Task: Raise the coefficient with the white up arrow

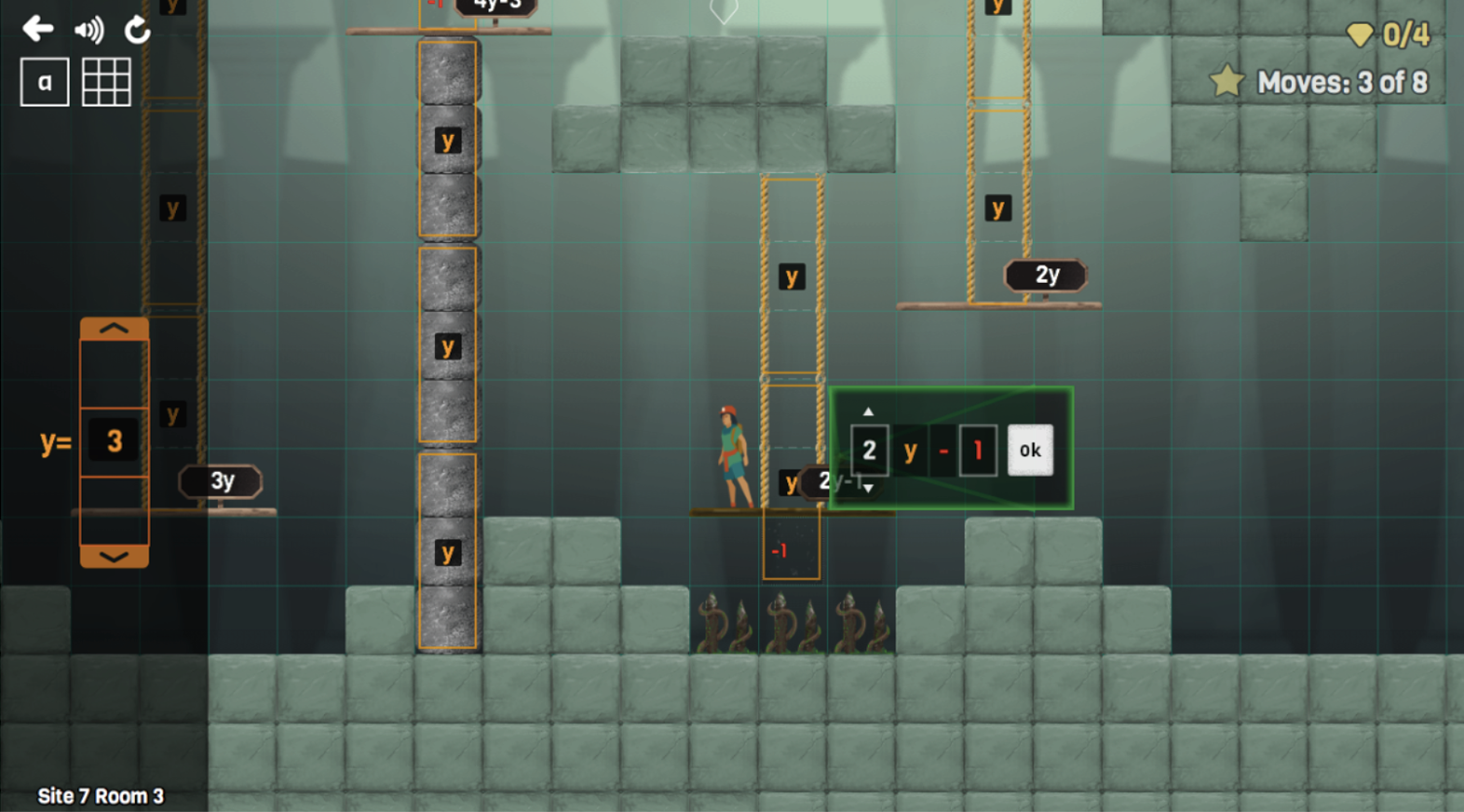Action: click(868, 412)
